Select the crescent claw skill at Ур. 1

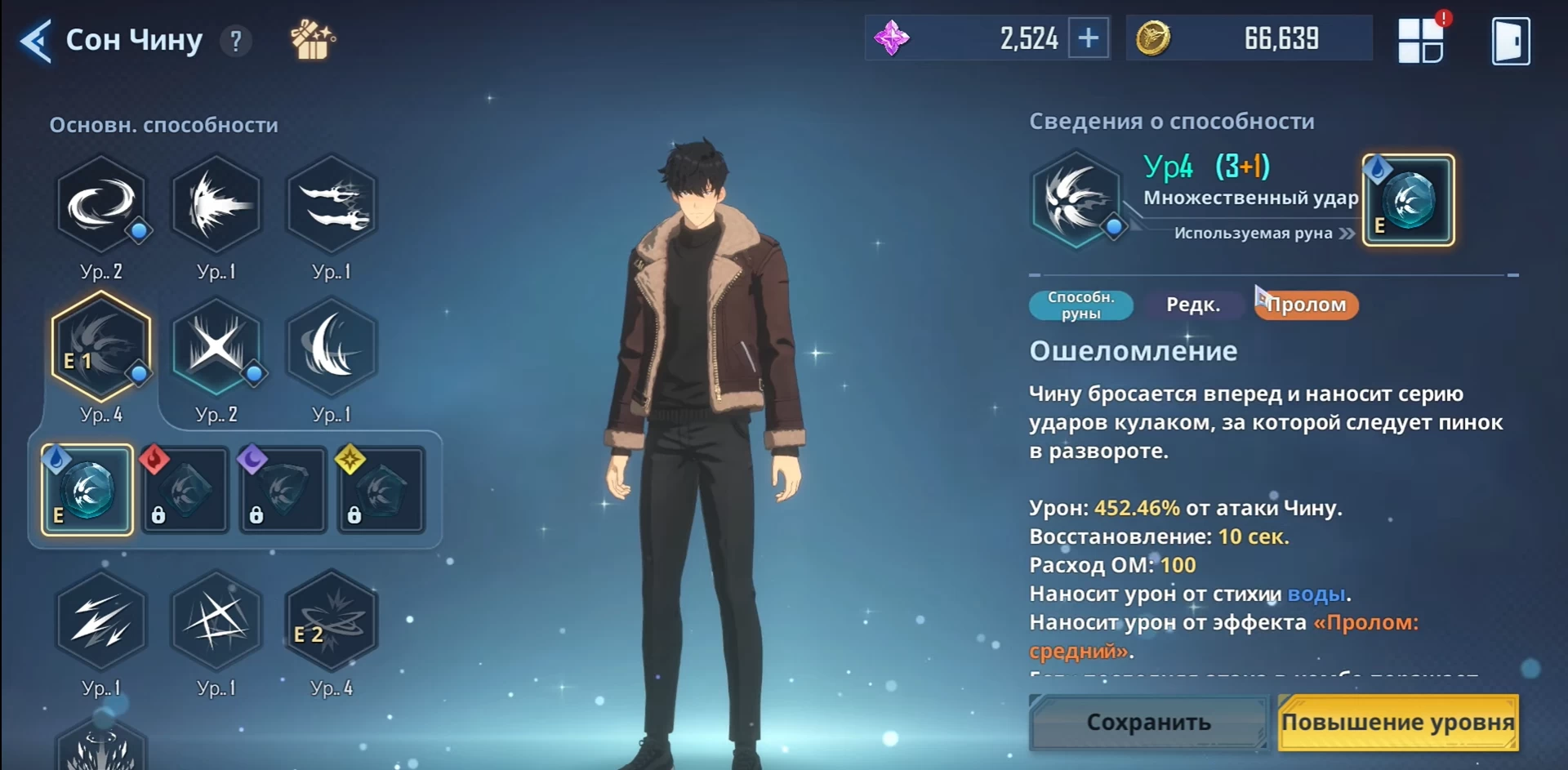tap(331, 347)
